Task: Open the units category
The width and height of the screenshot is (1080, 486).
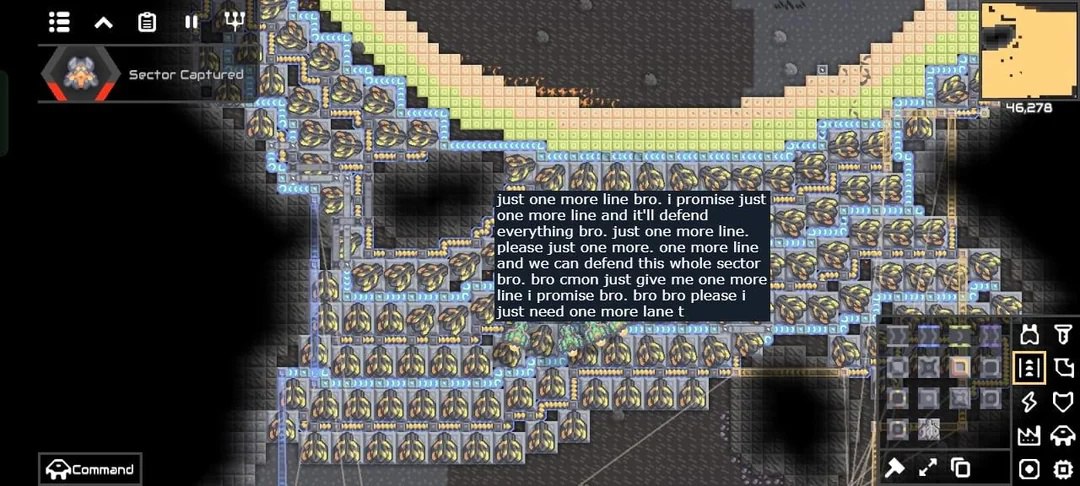Action: pos(1063,436)
